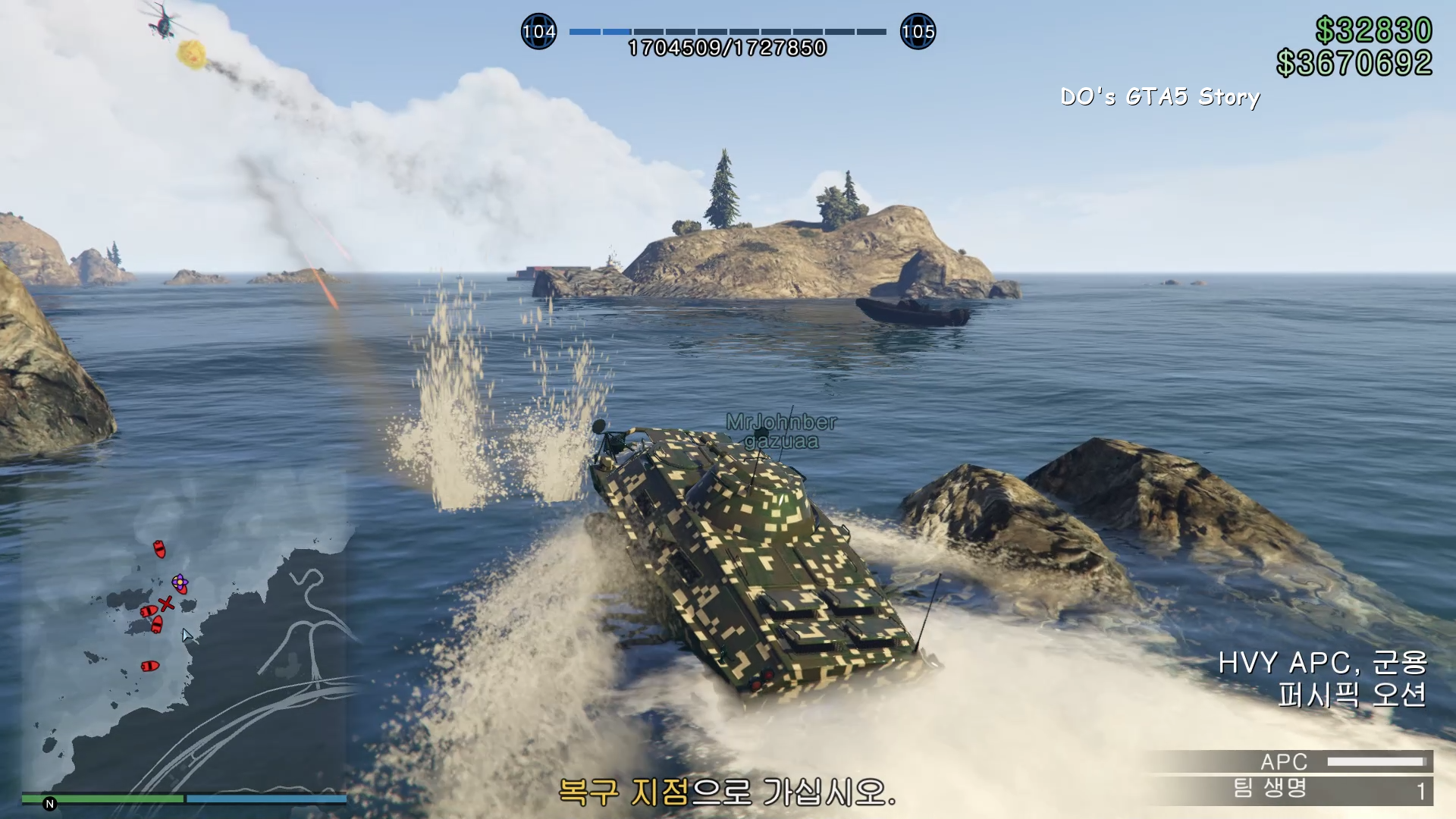Select the southernmost red boat blip

(x=150, y=666)
